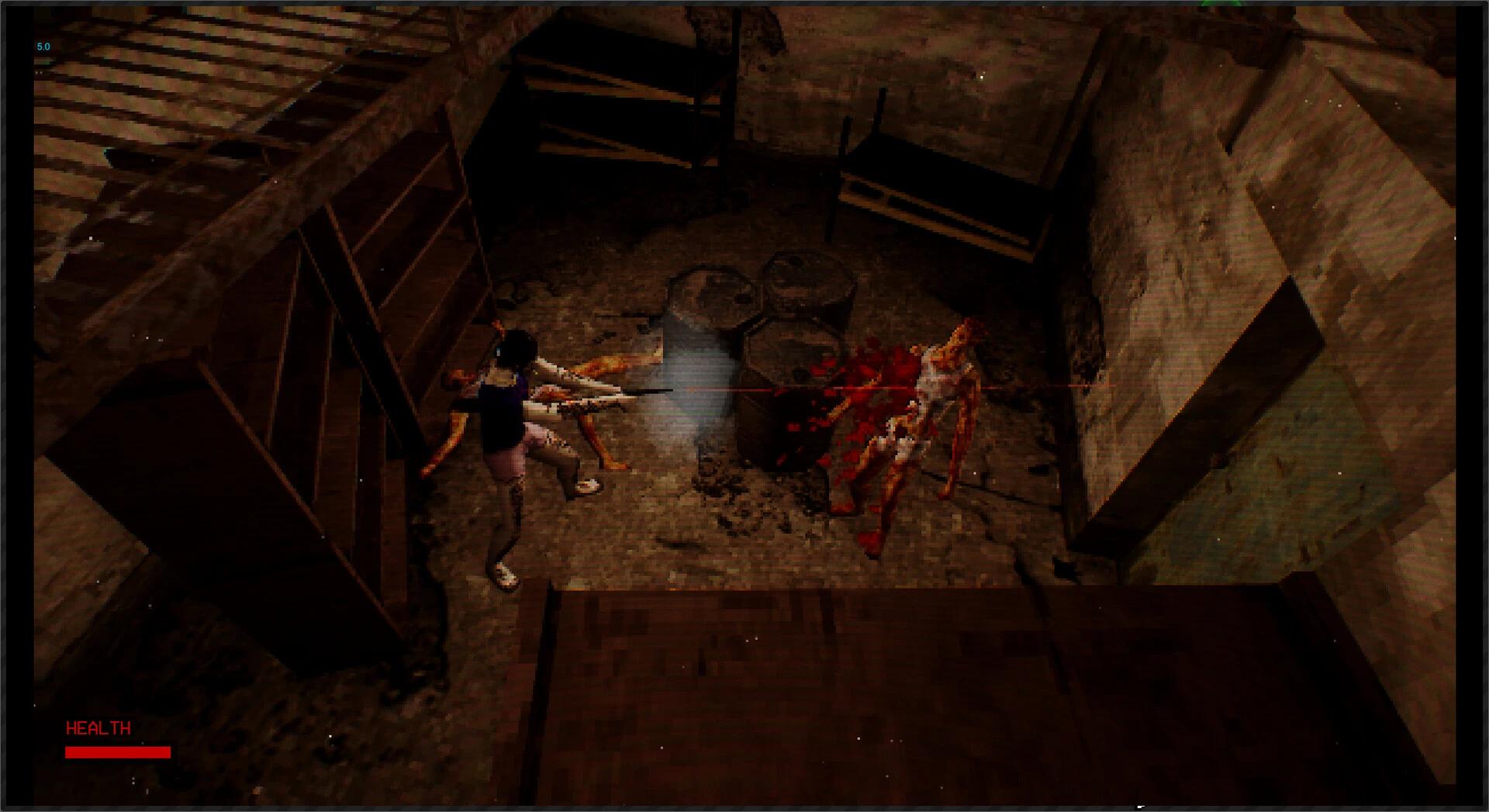Click the wooden platform at the bottom

[776, 675]
